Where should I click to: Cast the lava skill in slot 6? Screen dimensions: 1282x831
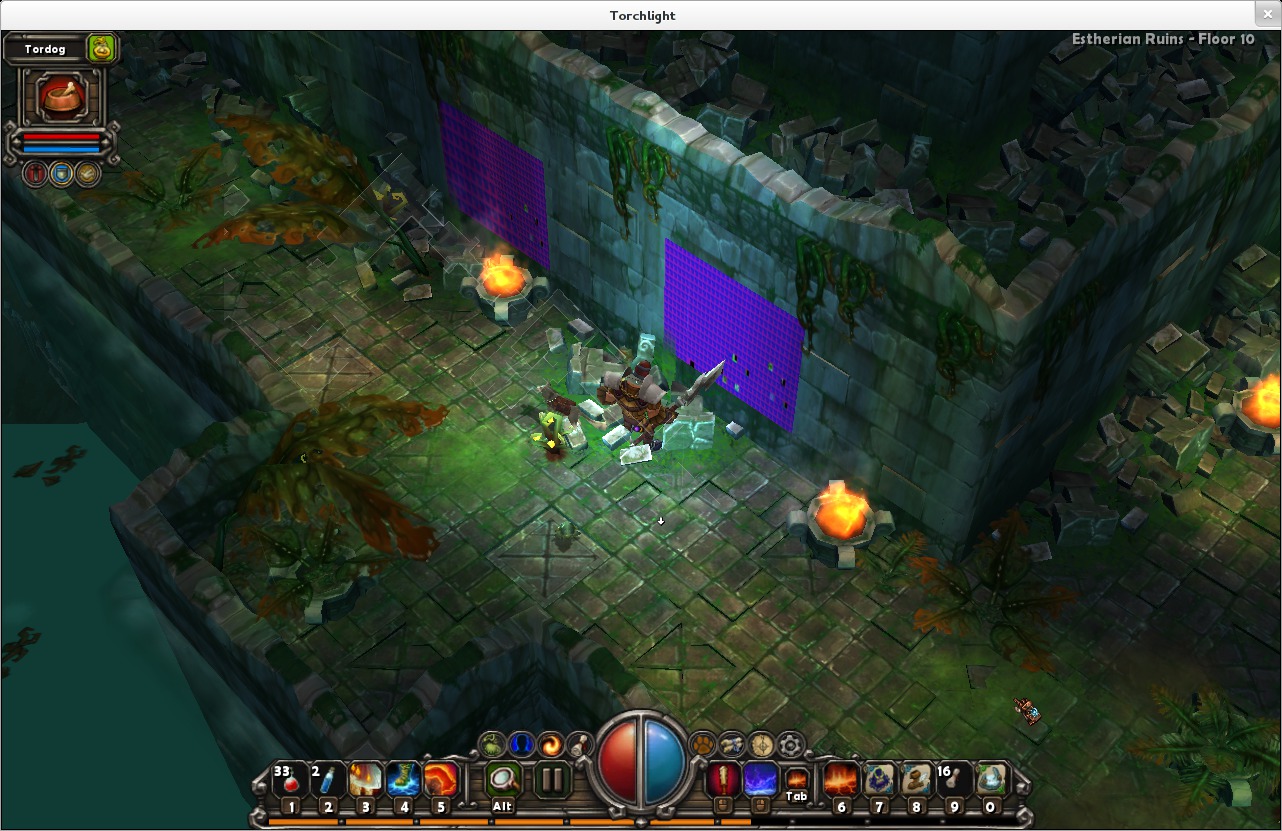tap(841, 780)
